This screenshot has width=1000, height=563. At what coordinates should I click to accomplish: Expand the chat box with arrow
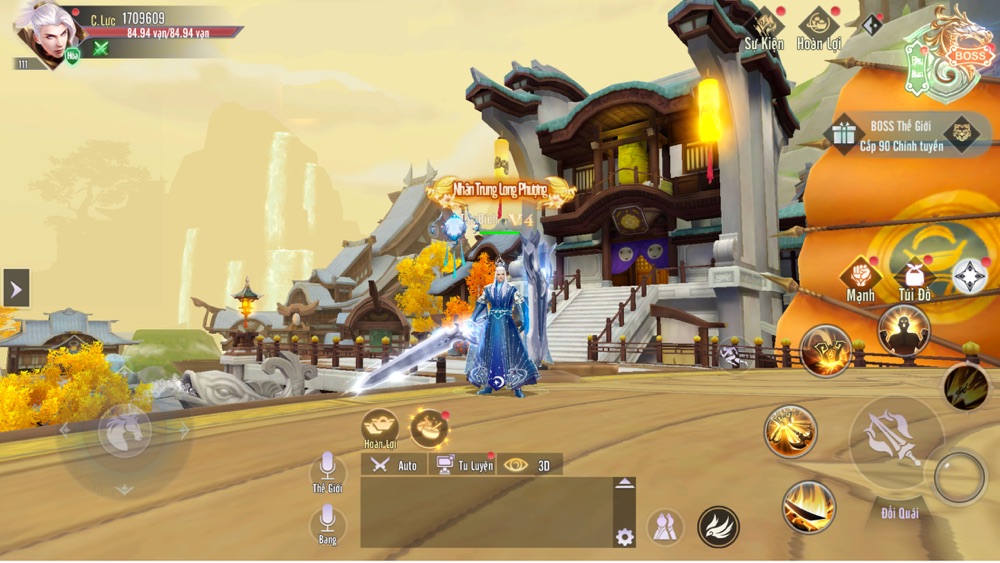pos(624,484)
